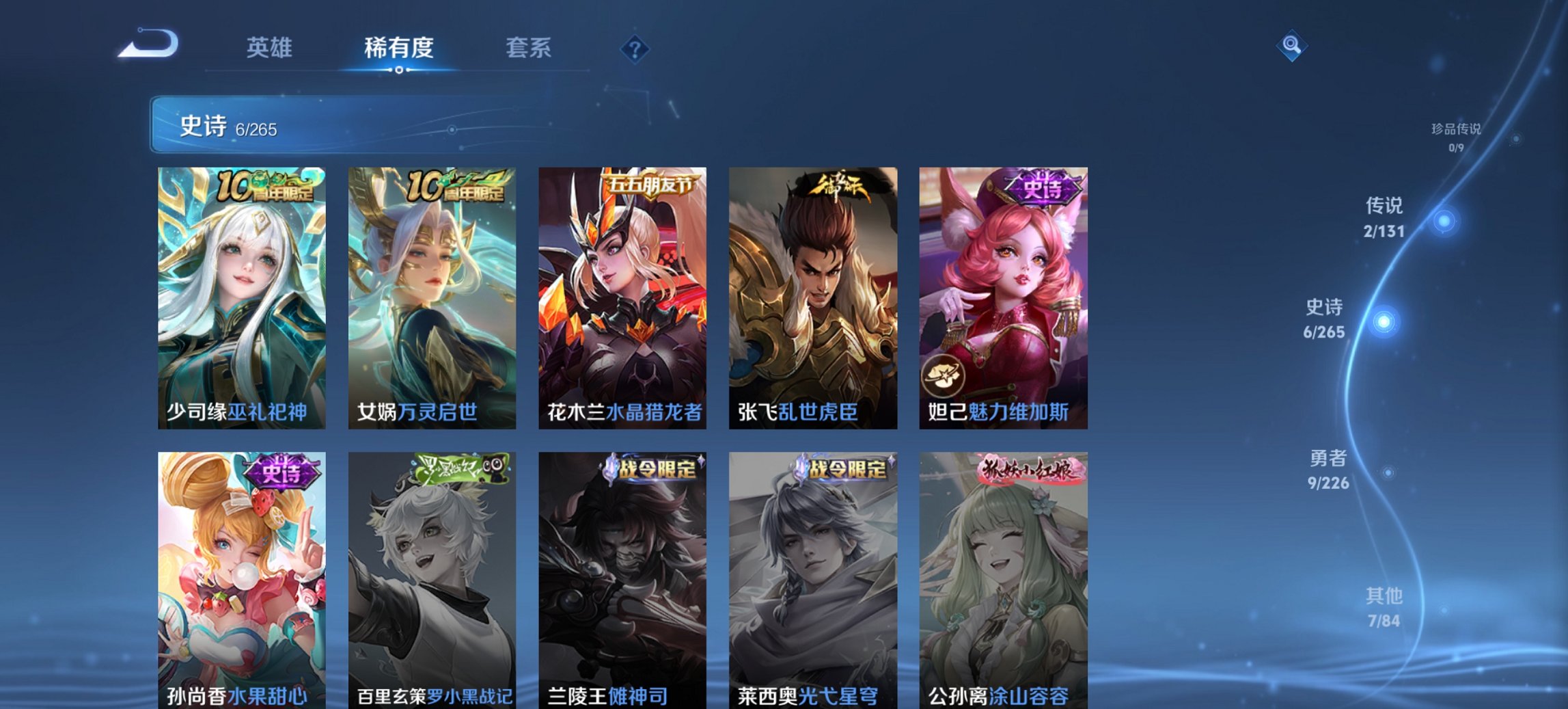This screenshot has height=709, width=1568.
Task: Click the 勇者 node dot on progress line
Action: click(x=1389, y=471)
